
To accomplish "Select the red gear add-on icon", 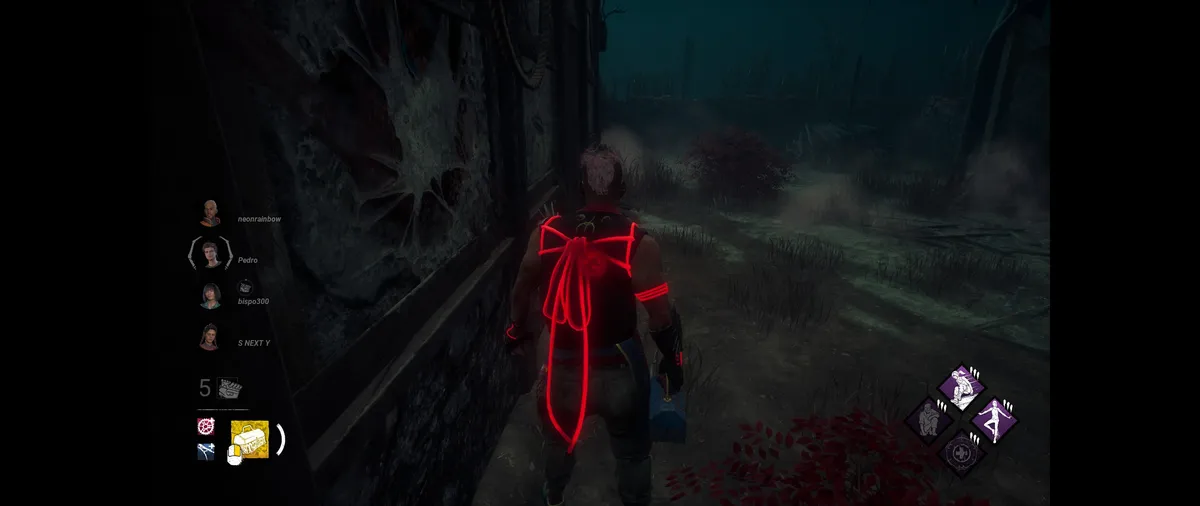I will point(206,427).
